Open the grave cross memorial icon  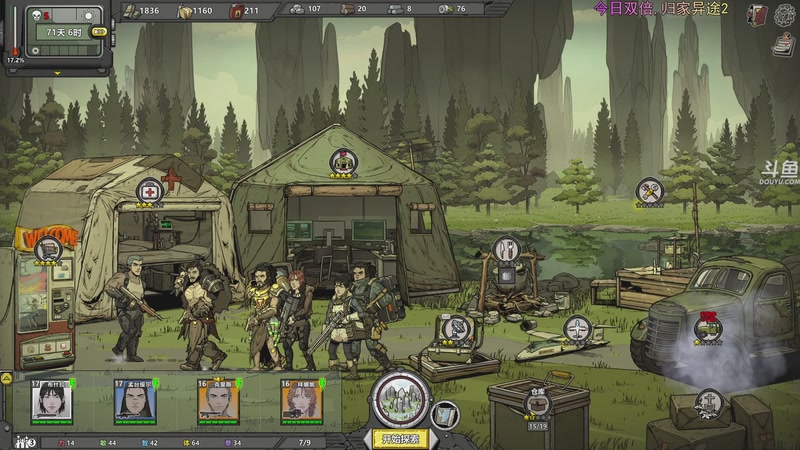(709, 402)
